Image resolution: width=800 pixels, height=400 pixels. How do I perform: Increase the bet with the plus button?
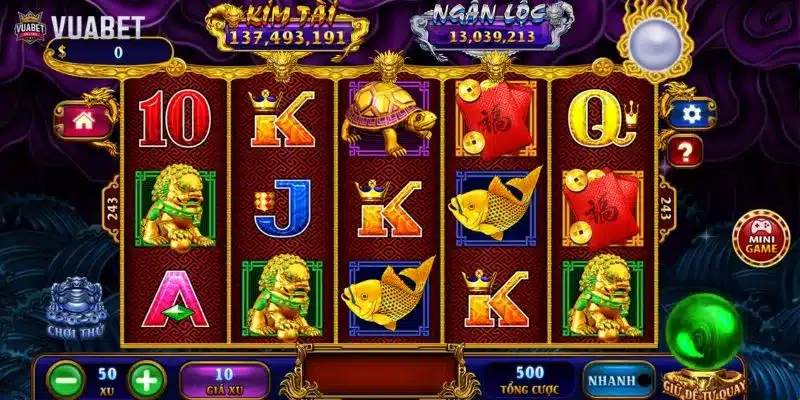point(146,381)
